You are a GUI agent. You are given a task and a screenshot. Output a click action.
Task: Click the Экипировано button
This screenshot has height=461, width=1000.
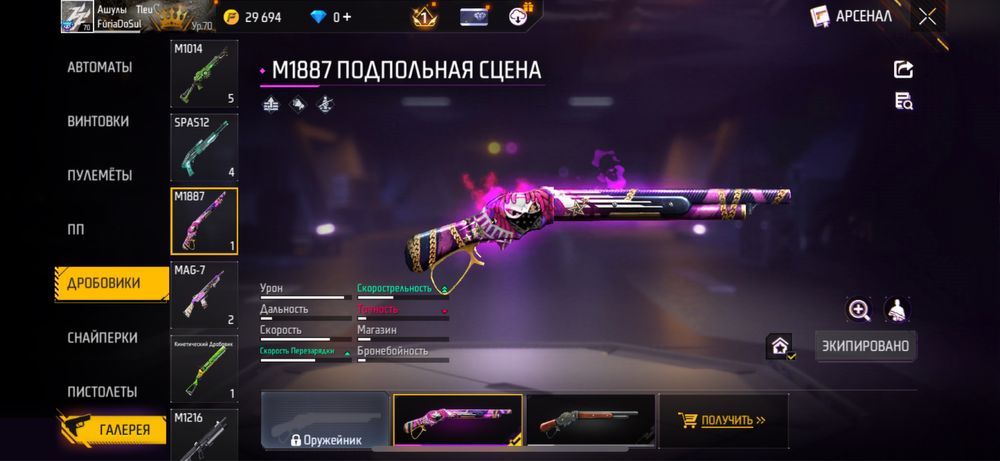tap(865, 346)
